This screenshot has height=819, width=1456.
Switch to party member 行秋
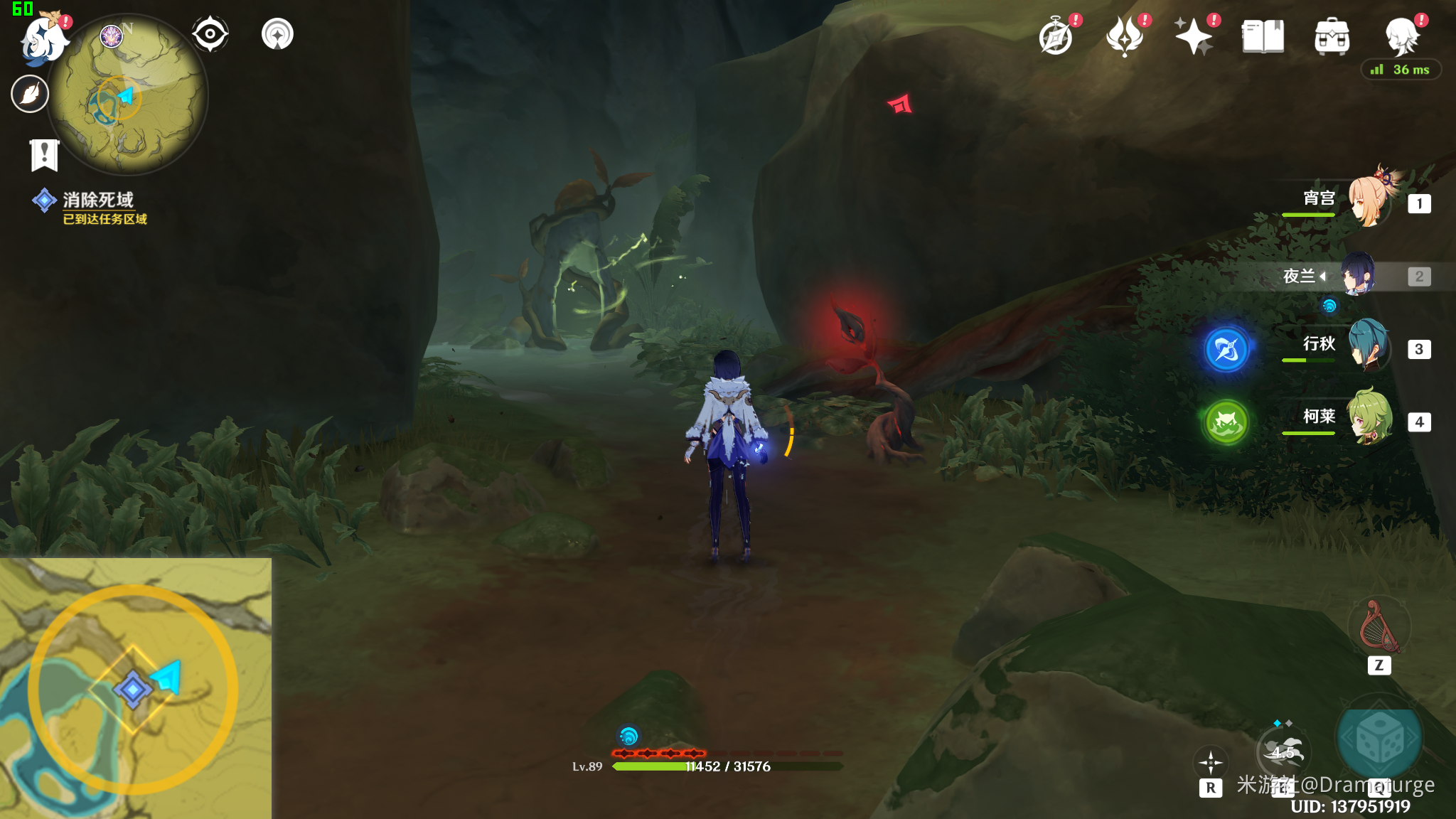(x=1369, y=348)
